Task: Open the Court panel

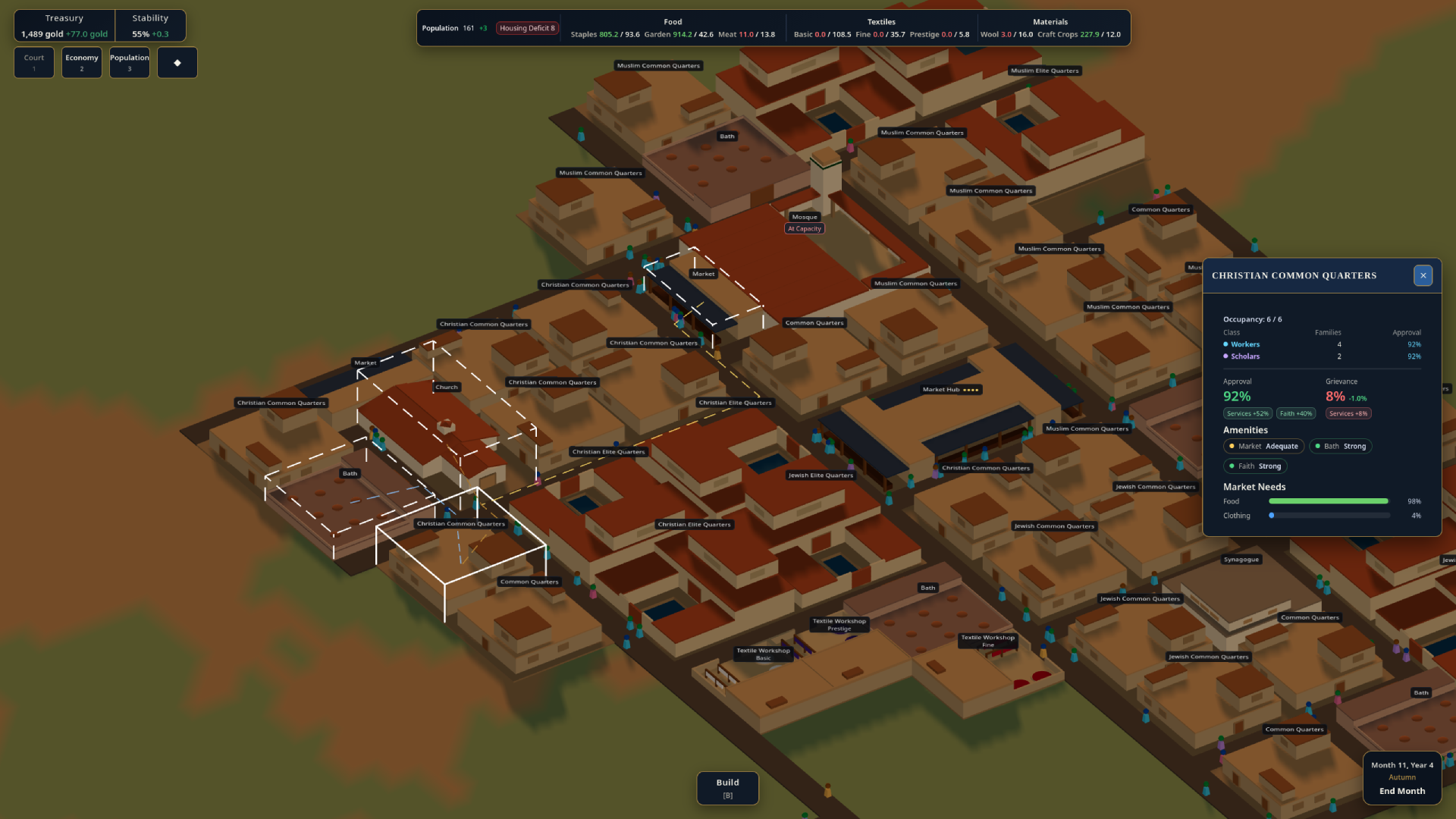Action: pos(34,62)
